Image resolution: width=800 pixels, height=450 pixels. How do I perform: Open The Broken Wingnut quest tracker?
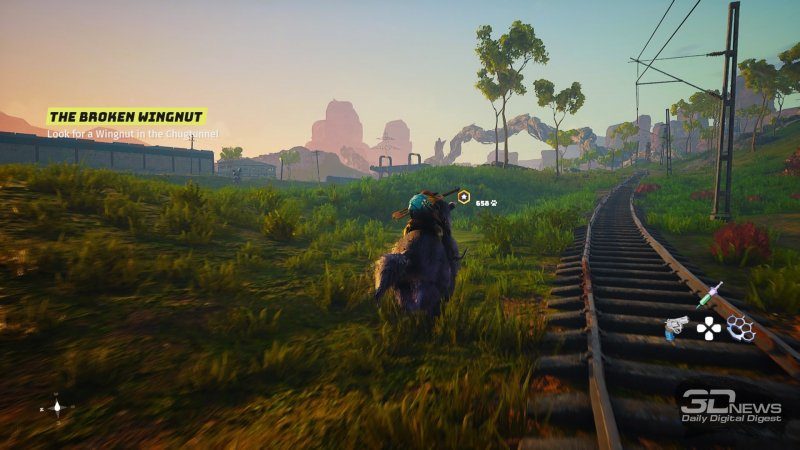(127, 117)
